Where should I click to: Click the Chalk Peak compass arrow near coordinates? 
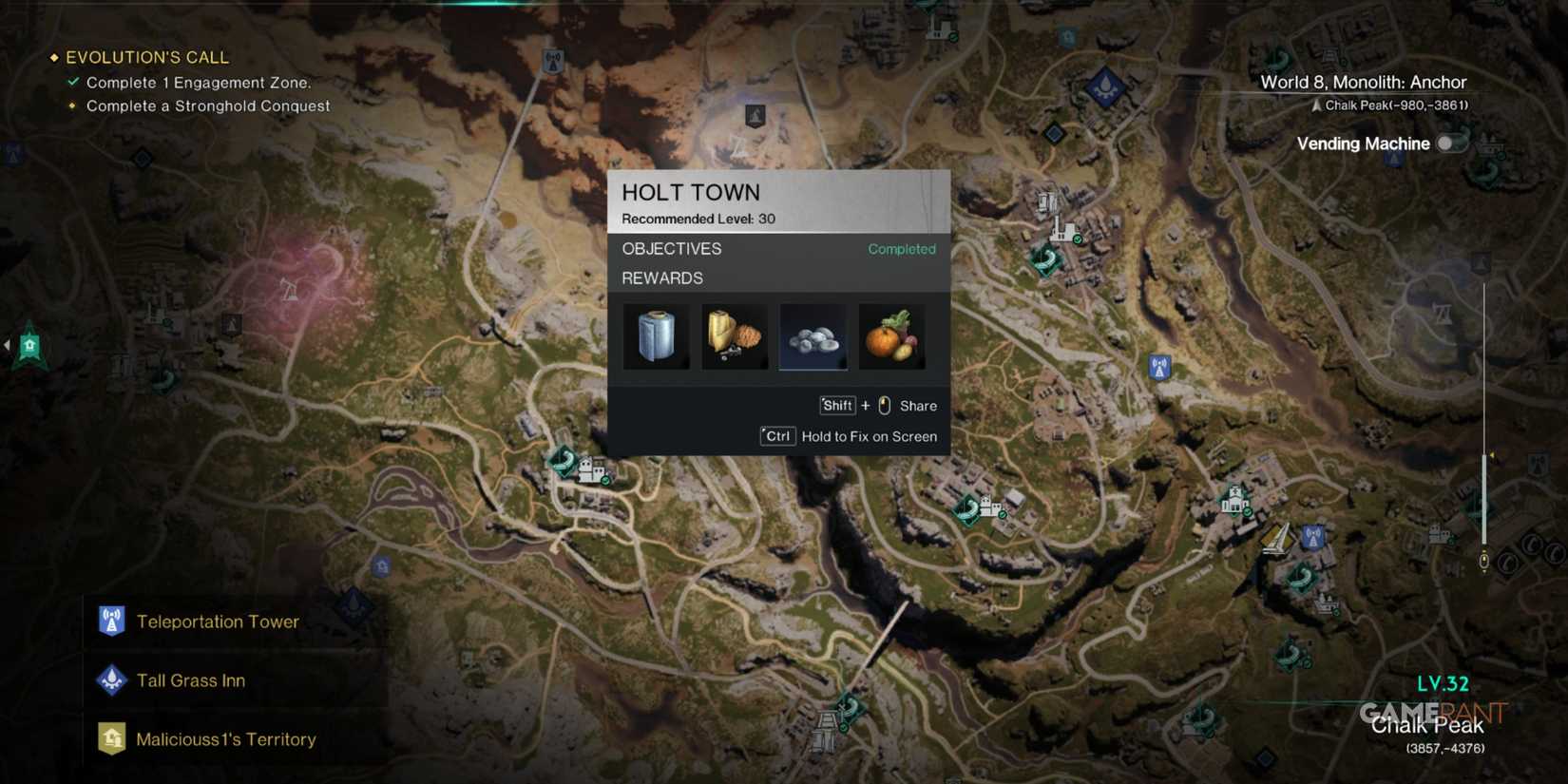tap(1318, 105)
